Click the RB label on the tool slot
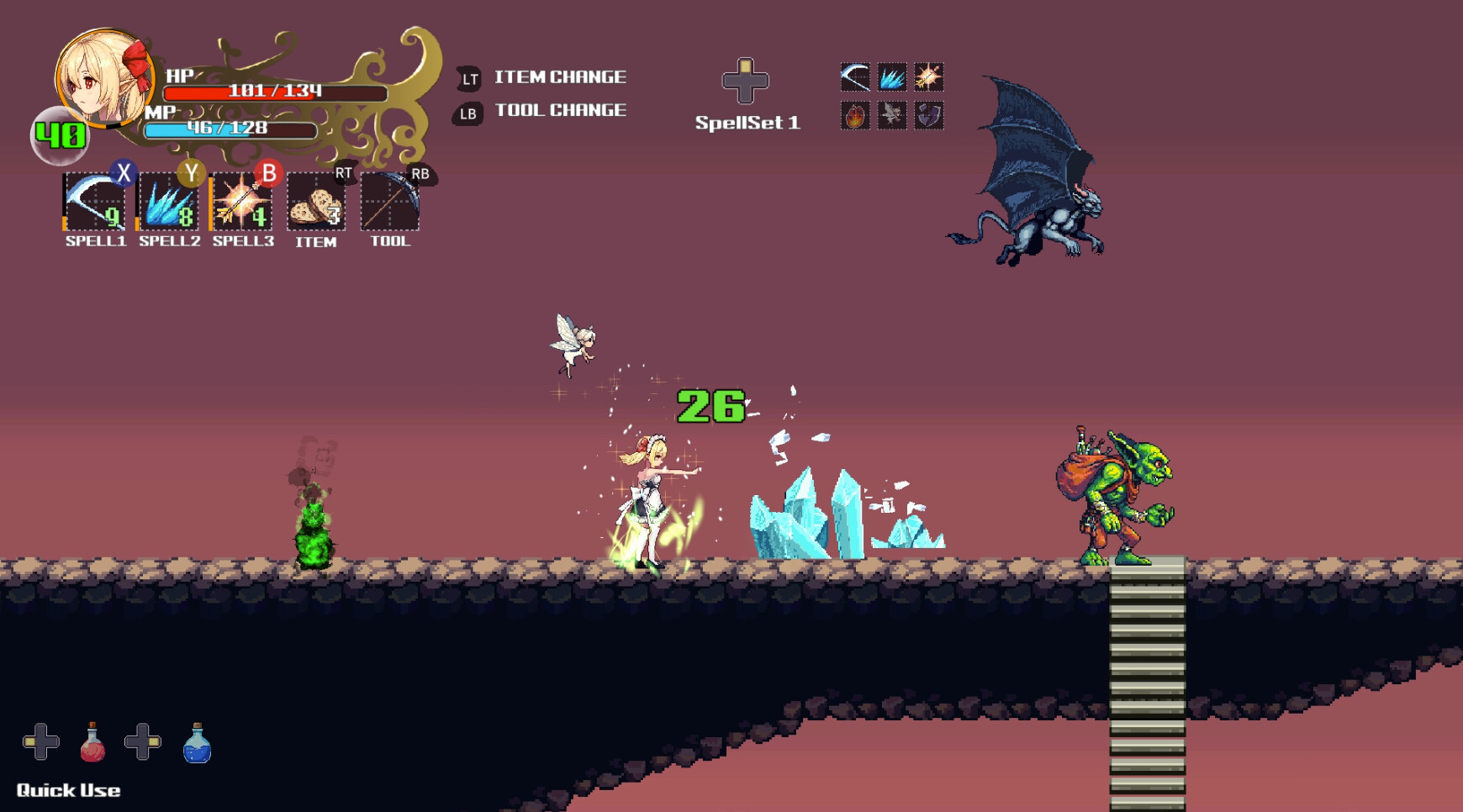The width and height of the screenshot is (1463, 812). (x=420, y=175)
